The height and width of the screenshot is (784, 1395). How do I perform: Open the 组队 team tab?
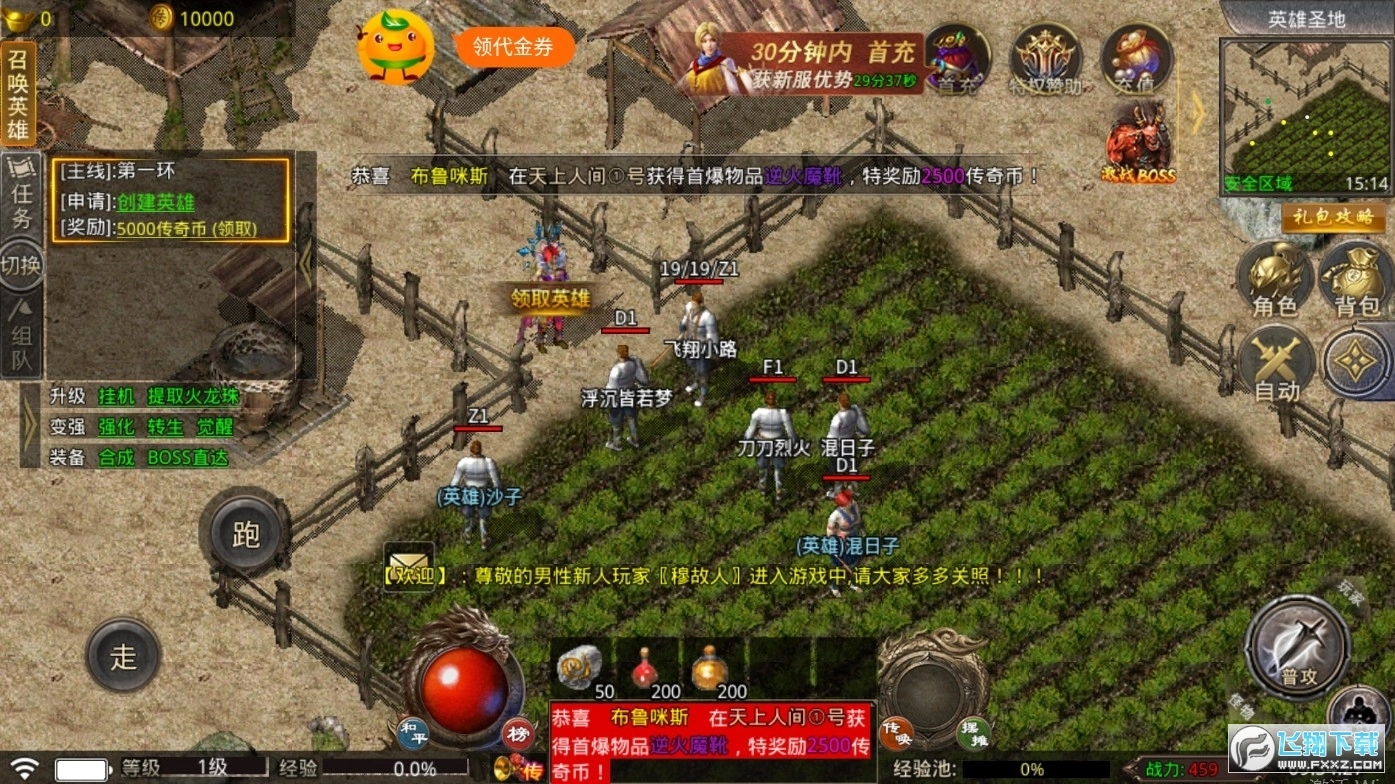(22, 336)
